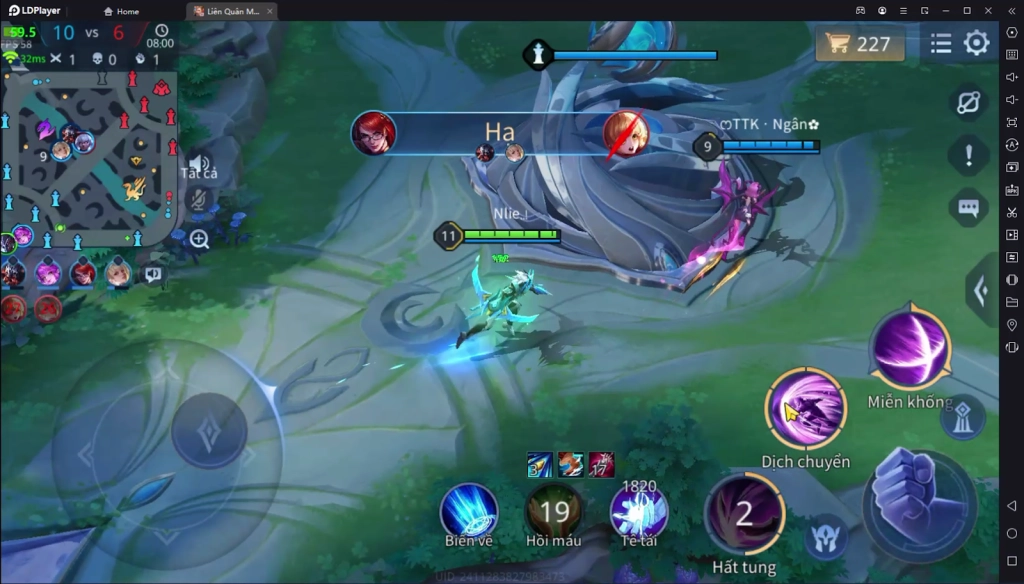Switch to the LDPlayer Home tab
Image resolution: width=1024 pixels, height=584 pixels.
coord(121,11)
